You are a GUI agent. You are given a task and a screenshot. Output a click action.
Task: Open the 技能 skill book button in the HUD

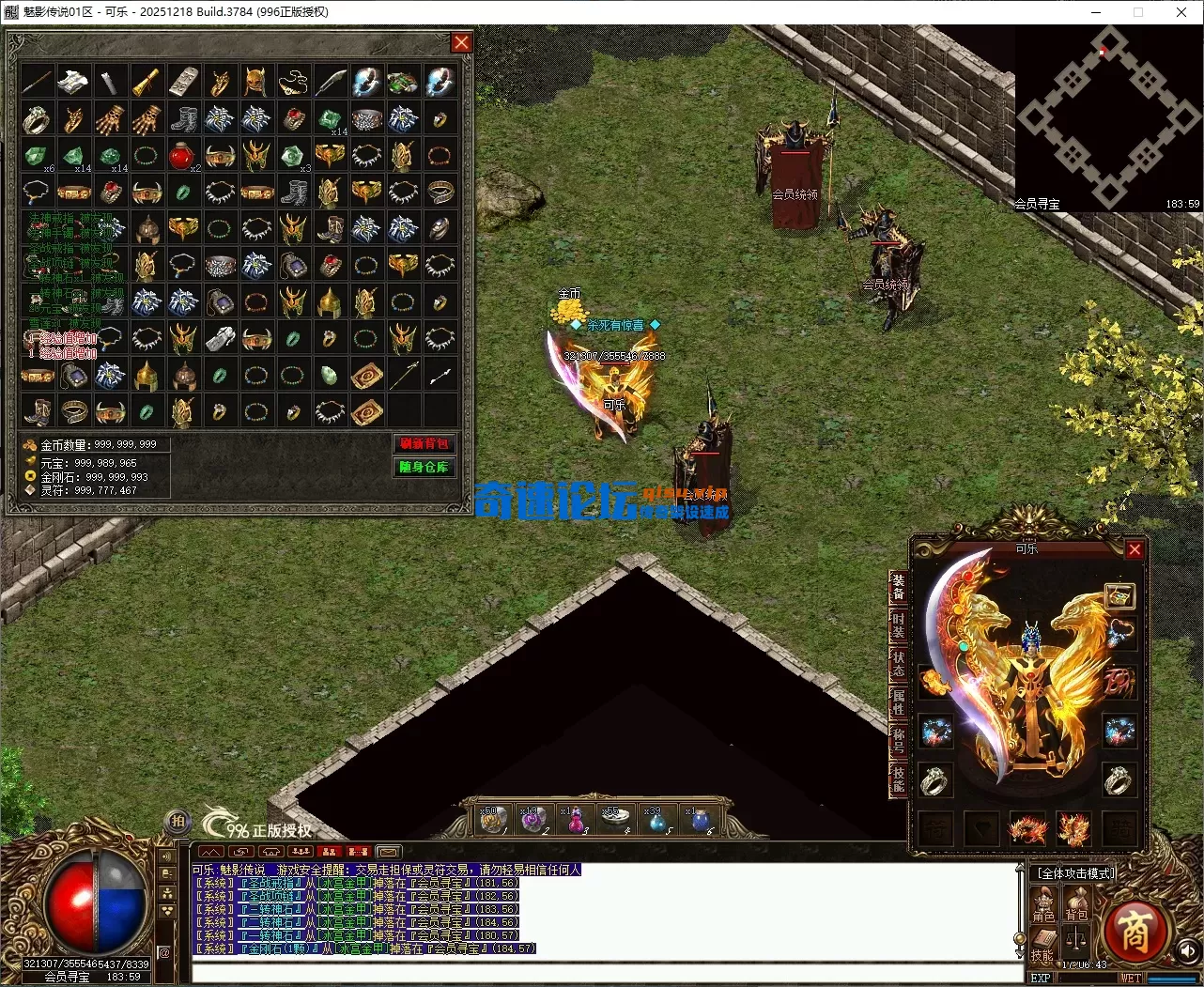pos(1042,944)
